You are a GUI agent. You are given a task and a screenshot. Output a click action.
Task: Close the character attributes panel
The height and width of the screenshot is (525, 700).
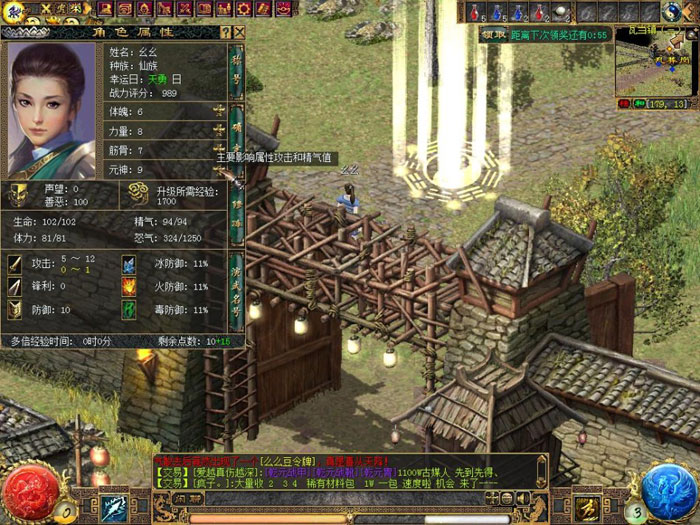237,33
